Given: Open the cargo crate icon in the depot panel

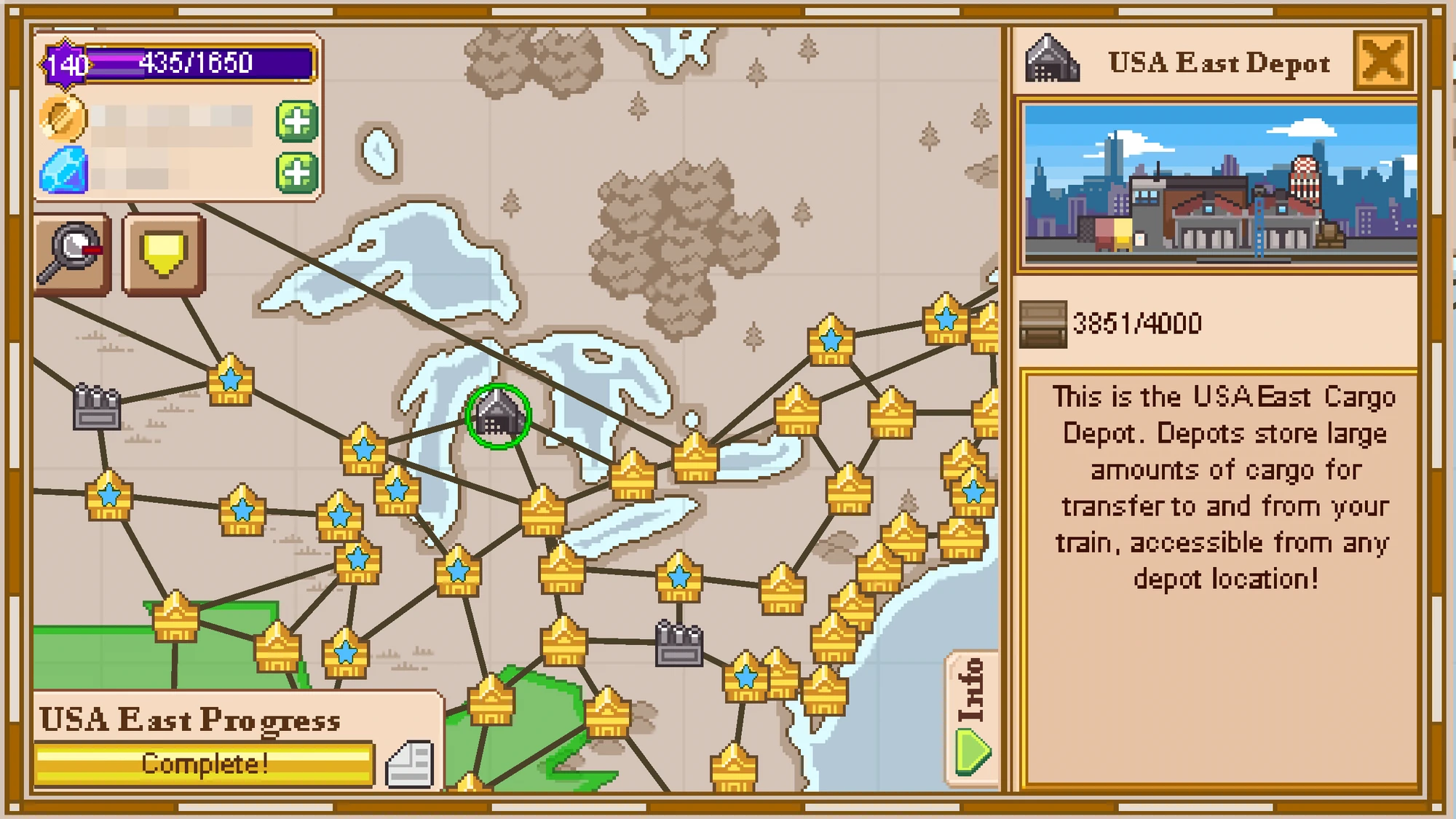Looking at the screenshot, I should pyautogui.click(x=1042, y=325).
